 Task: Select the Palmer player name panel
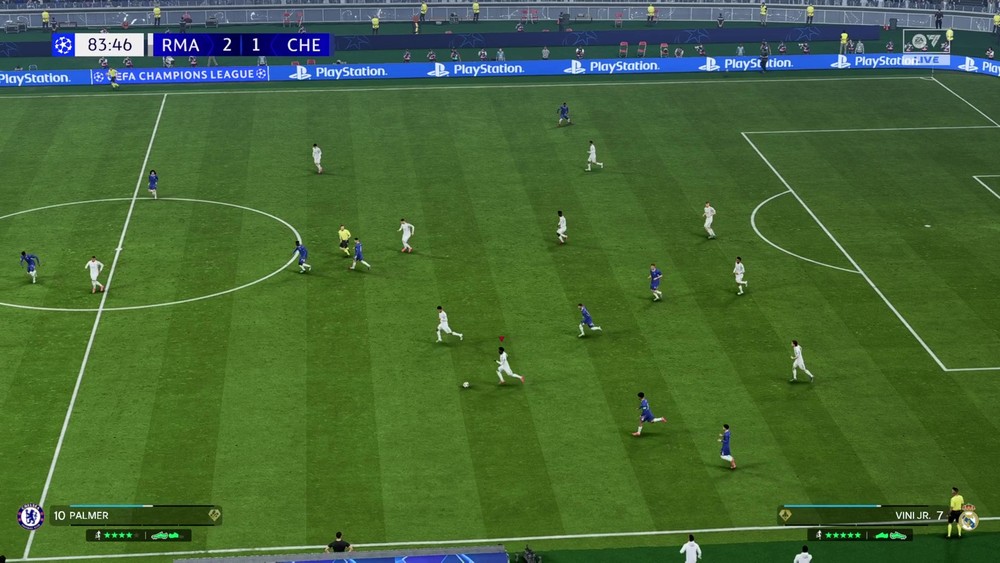click(x=135, y=515)
